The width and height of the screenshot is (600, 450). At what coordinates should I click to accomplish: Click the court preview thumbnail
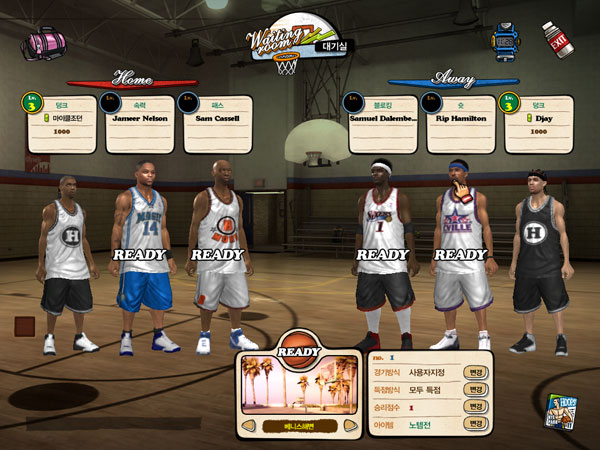pyautogui.click(x=298, y=386)
